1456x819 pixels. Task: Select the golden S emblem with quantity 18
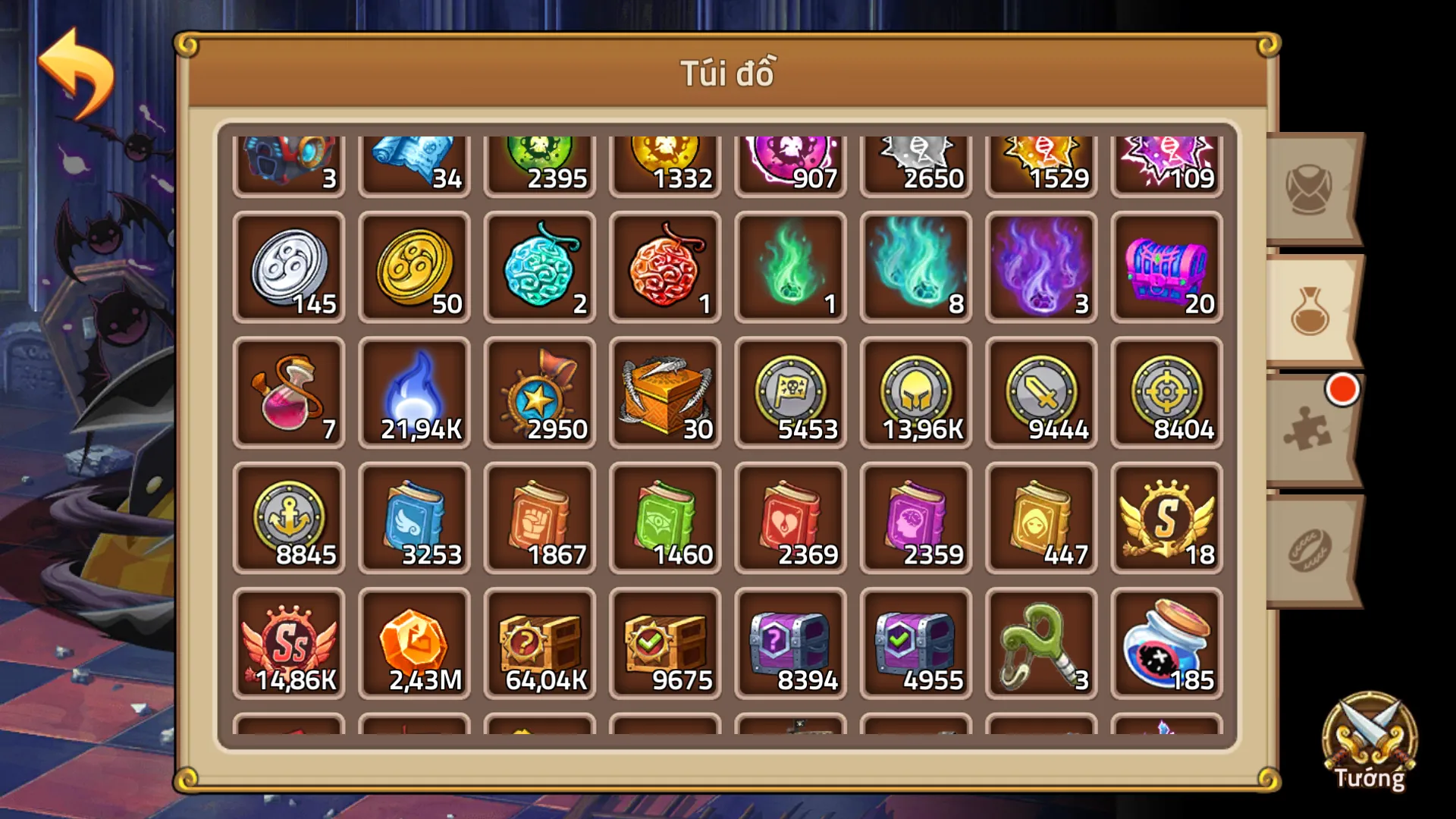(x=1166, y=518)
